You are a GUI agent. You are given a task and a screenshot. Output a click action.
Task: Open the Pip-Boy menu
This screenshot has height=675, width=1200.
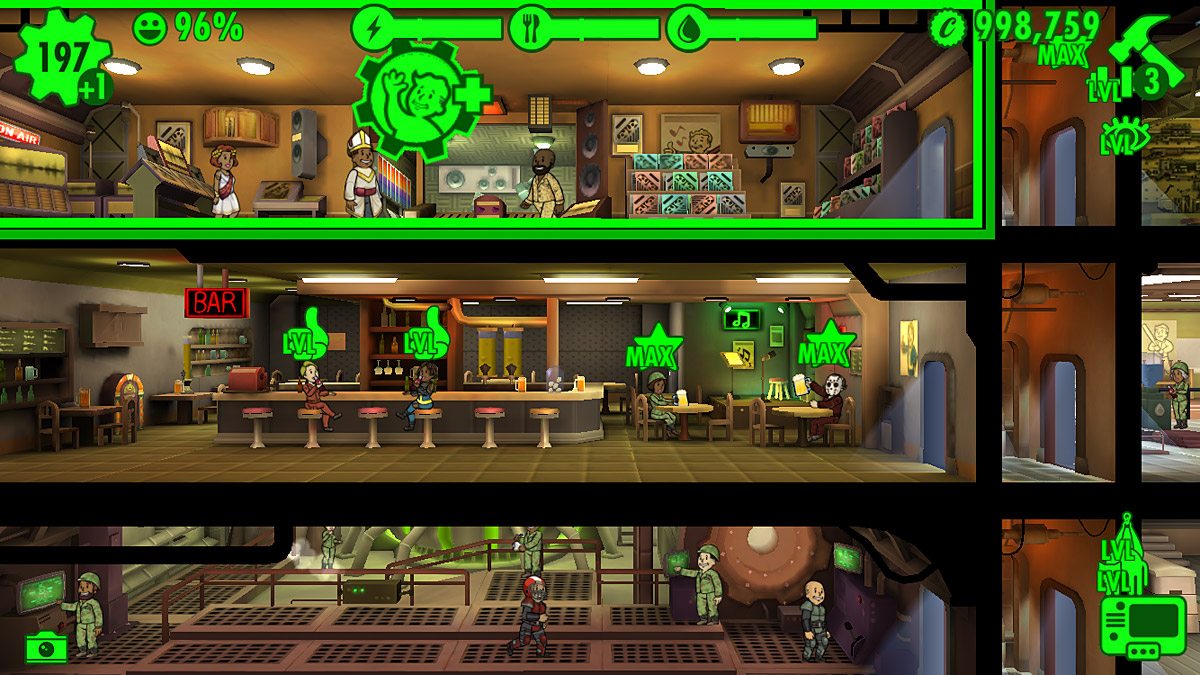[x=1139, y=628]
